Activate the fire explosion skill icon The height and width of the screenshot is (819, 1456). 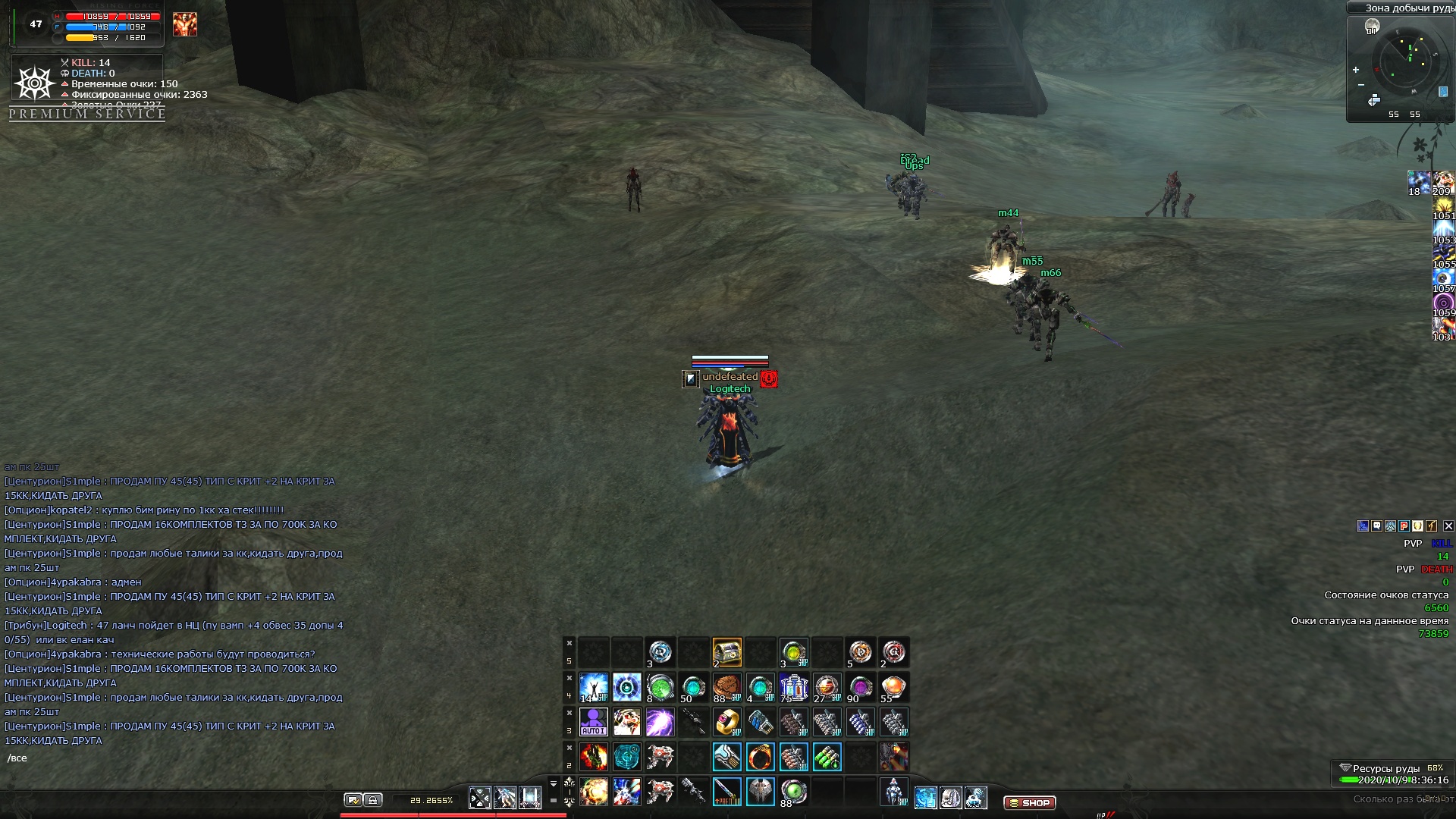tap(593, 792)
